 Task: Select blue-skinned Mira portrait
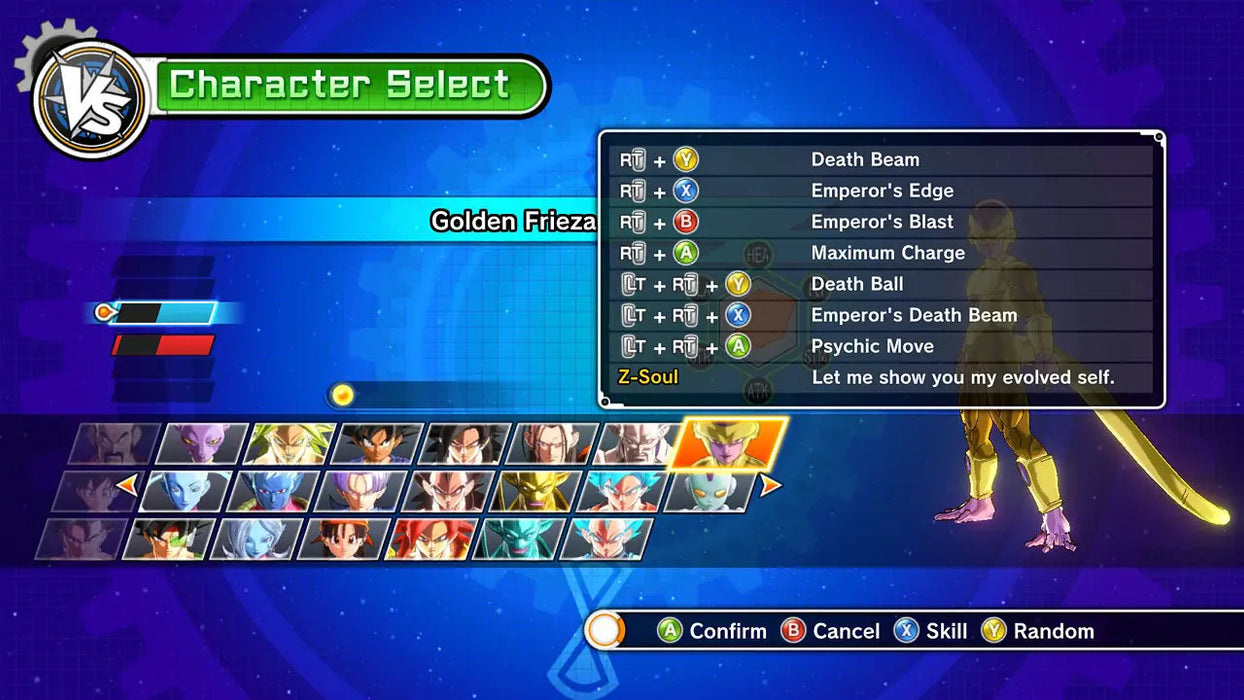tap(273, 491)
